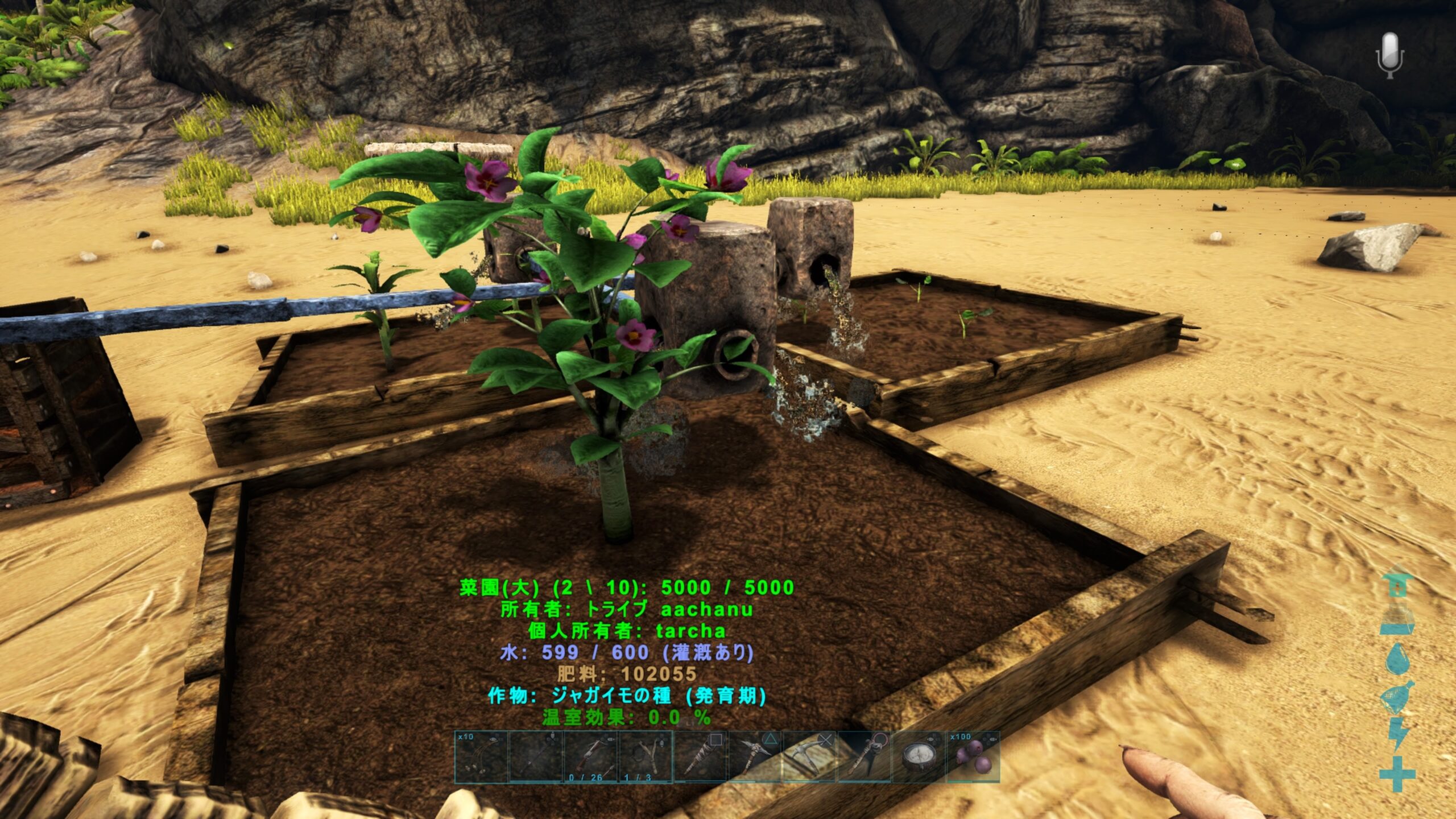Equip the spear in the hotbar
Viewport: 1456px width, 819px height.
(x=536, y=757)
